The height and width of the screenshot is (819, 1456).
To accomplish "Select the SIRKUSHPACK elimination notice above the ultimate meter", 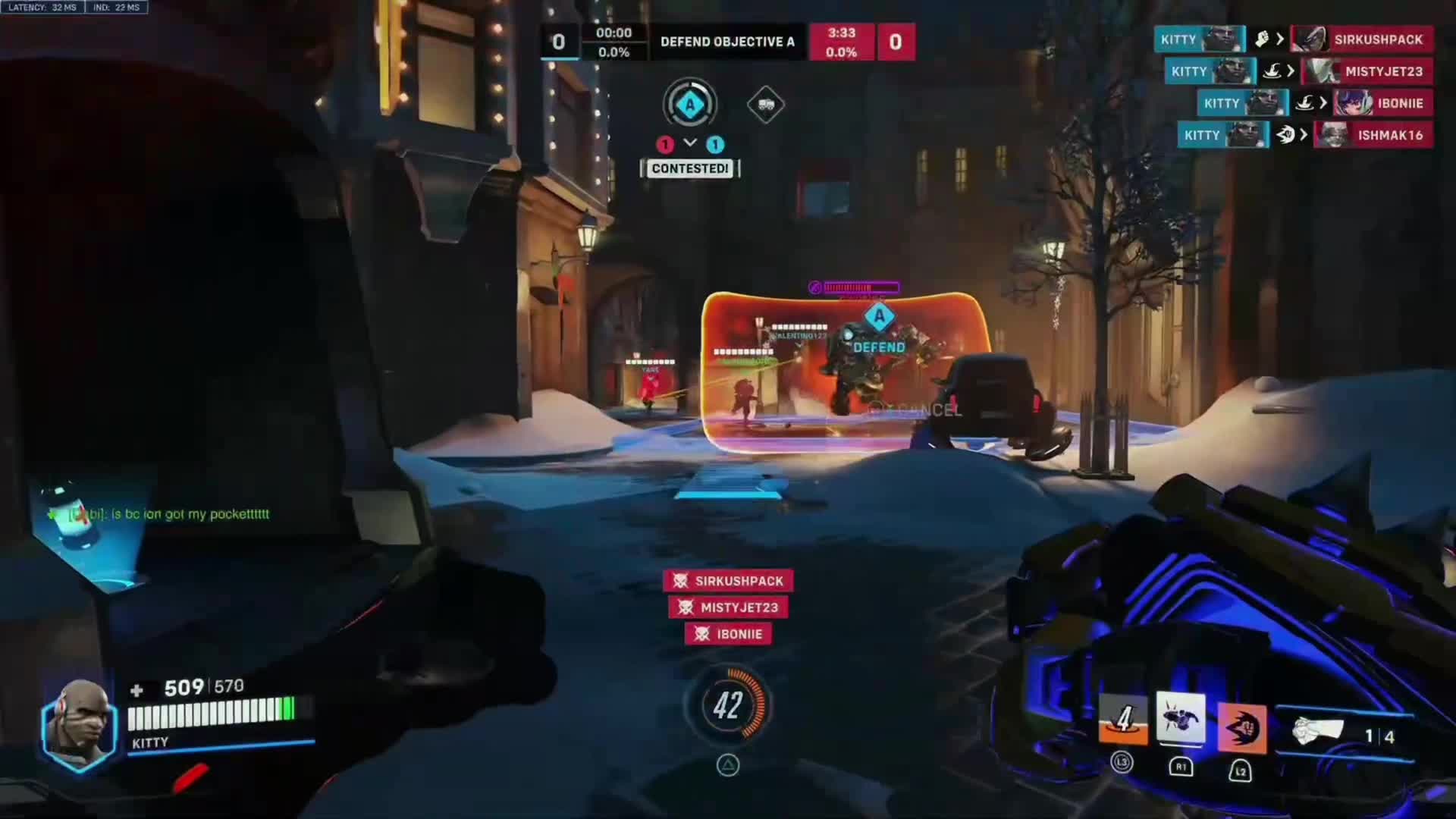I will (728, 581).
